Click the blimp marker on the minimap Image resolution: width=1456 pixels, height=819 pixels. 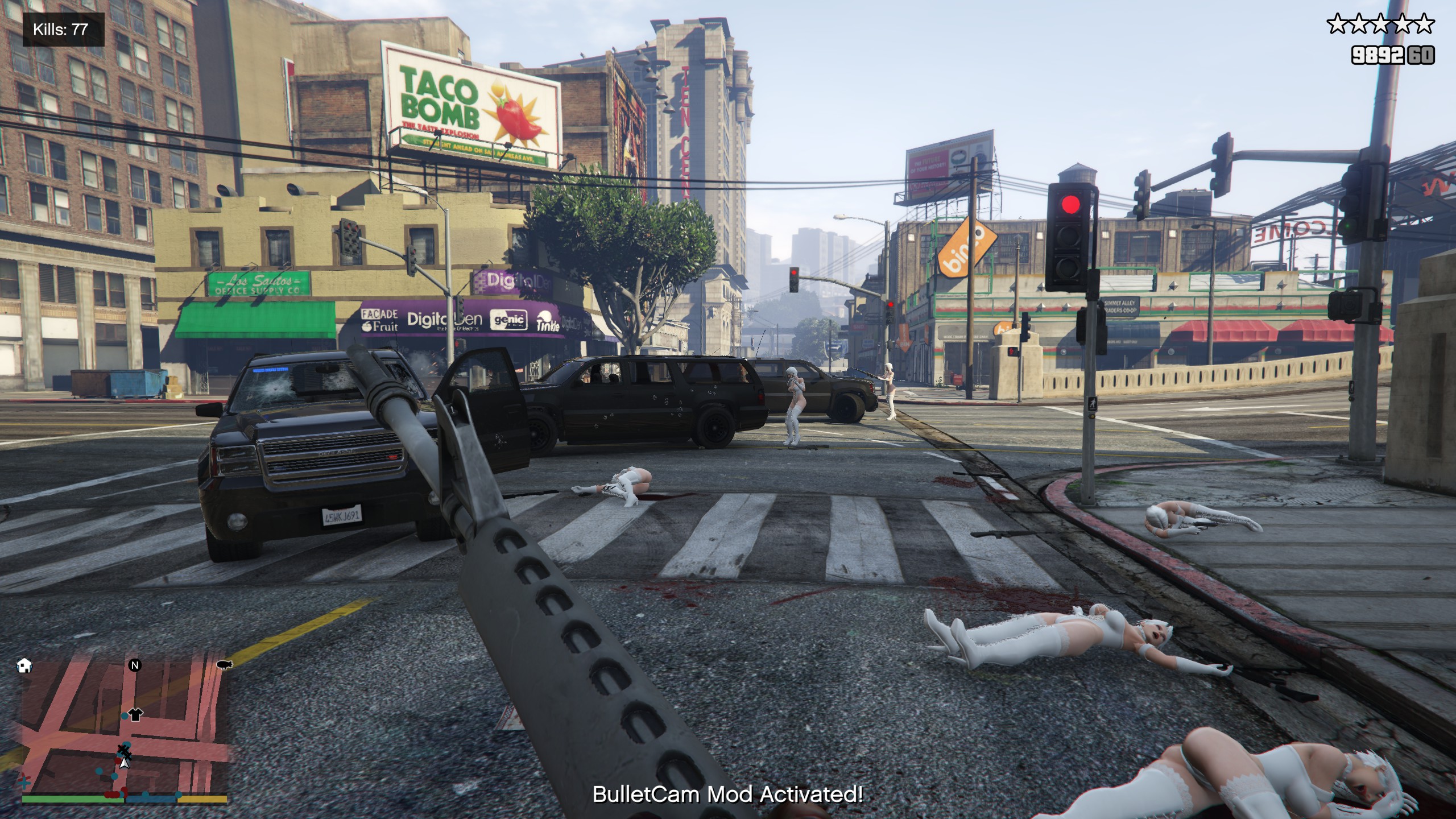click(x=224, y=665)
